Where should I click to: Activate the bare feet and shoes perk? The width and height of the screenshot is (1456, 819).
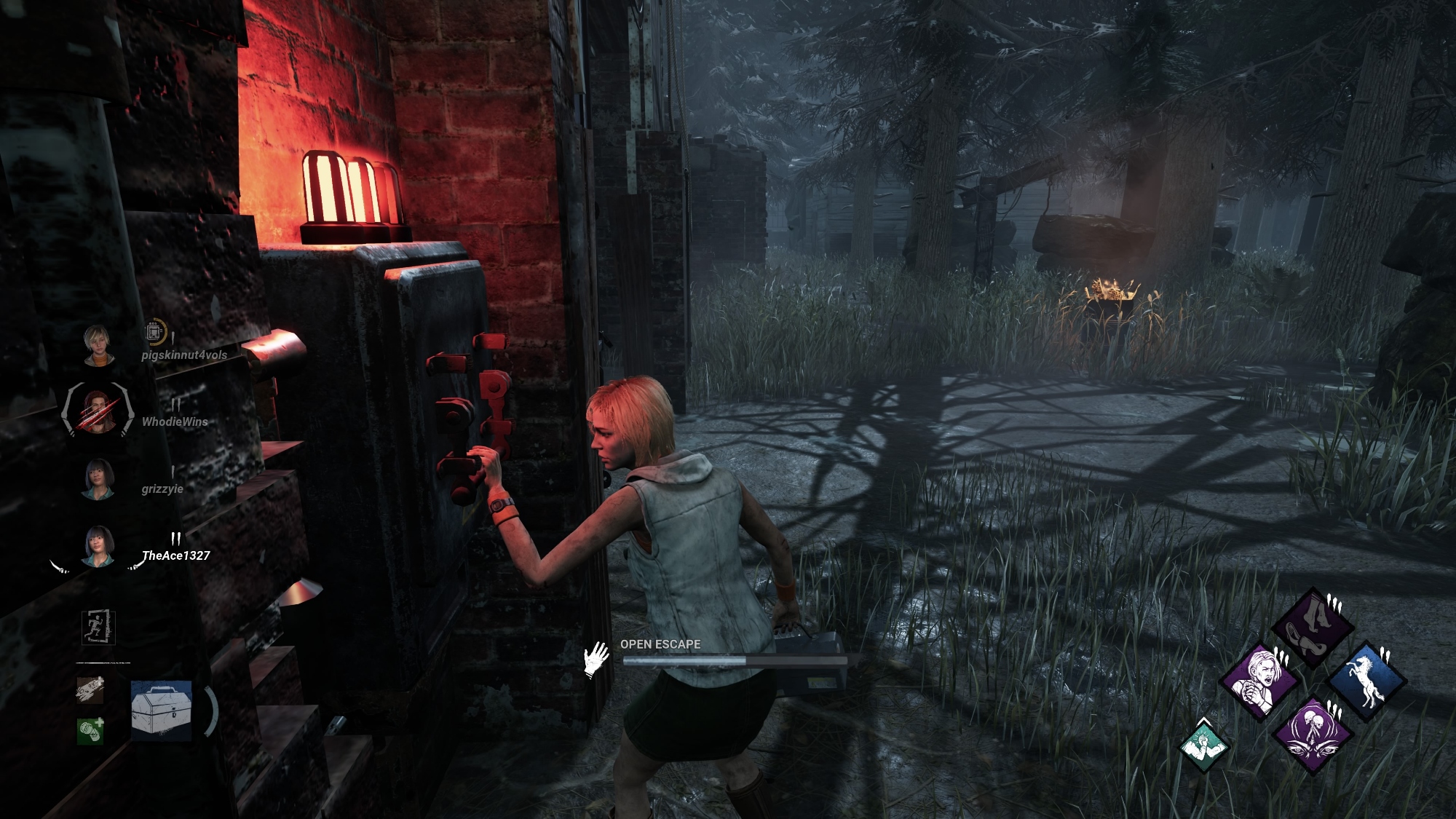(x=1312, y=628)
